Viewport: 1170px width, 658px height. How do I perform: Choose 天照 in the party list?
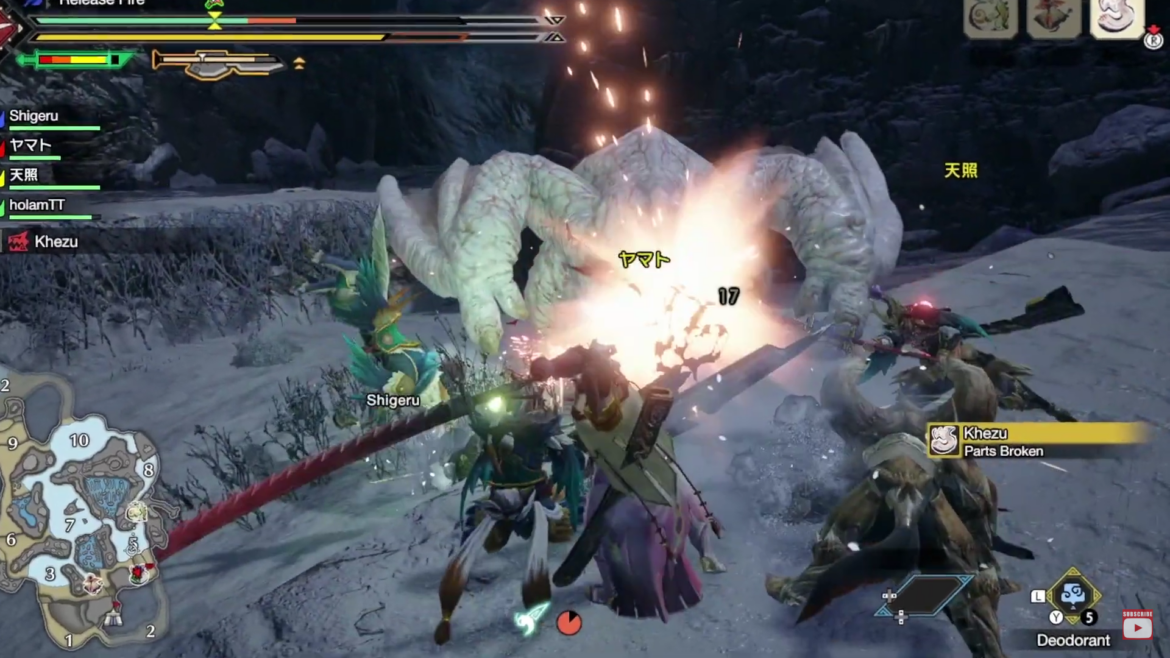25,176
